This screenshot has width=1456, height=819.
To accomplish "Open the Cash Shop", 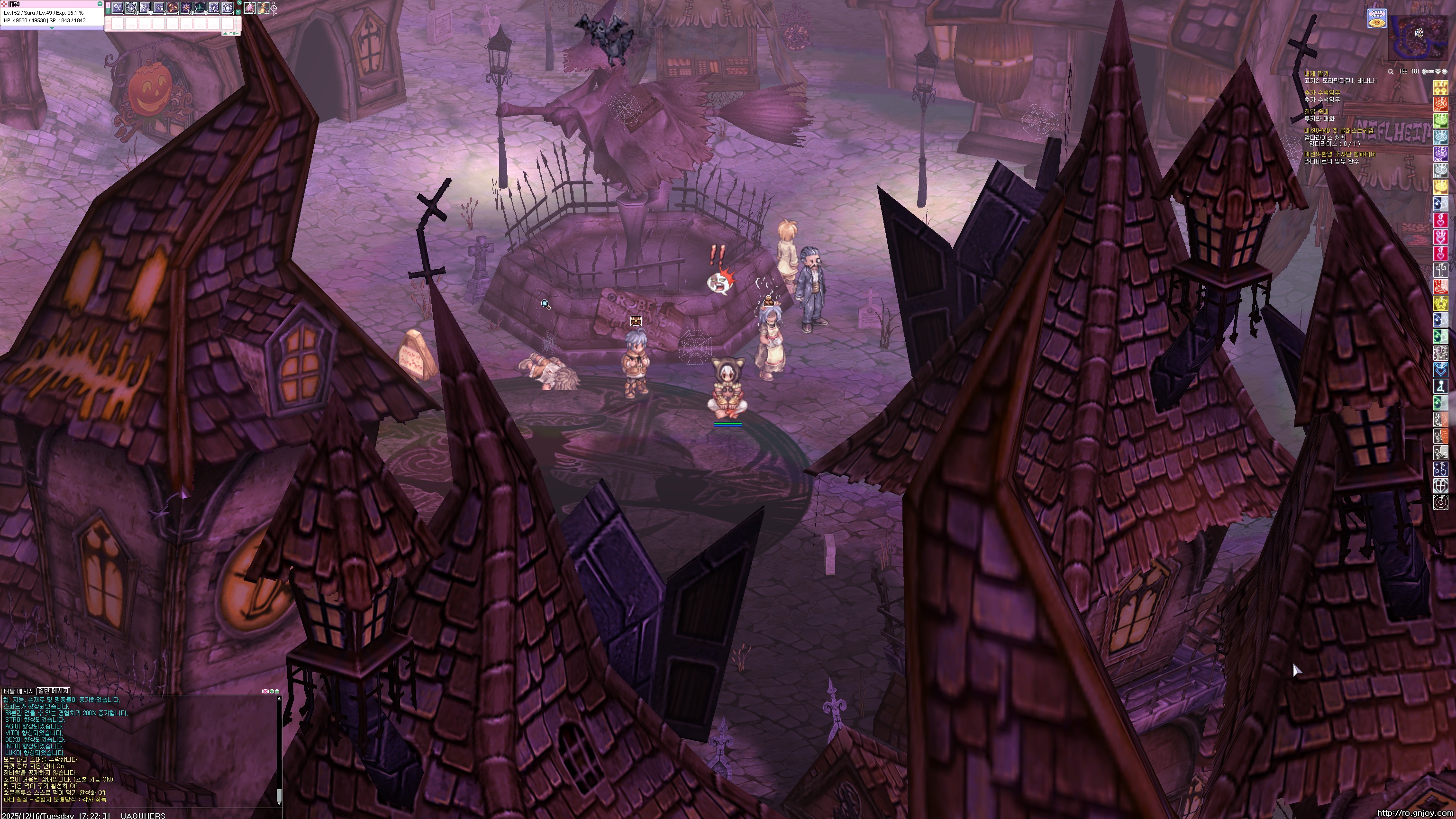I will 1377,18.
